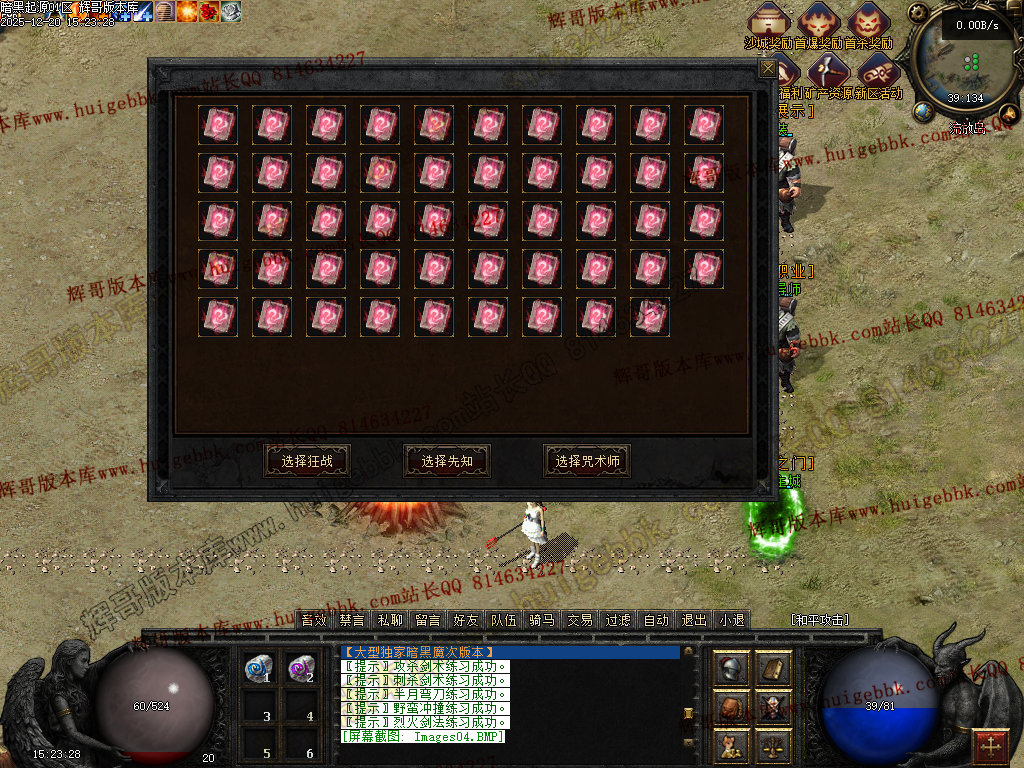Close the skill book selection window

pyautogui.click(x=768, y=68)
